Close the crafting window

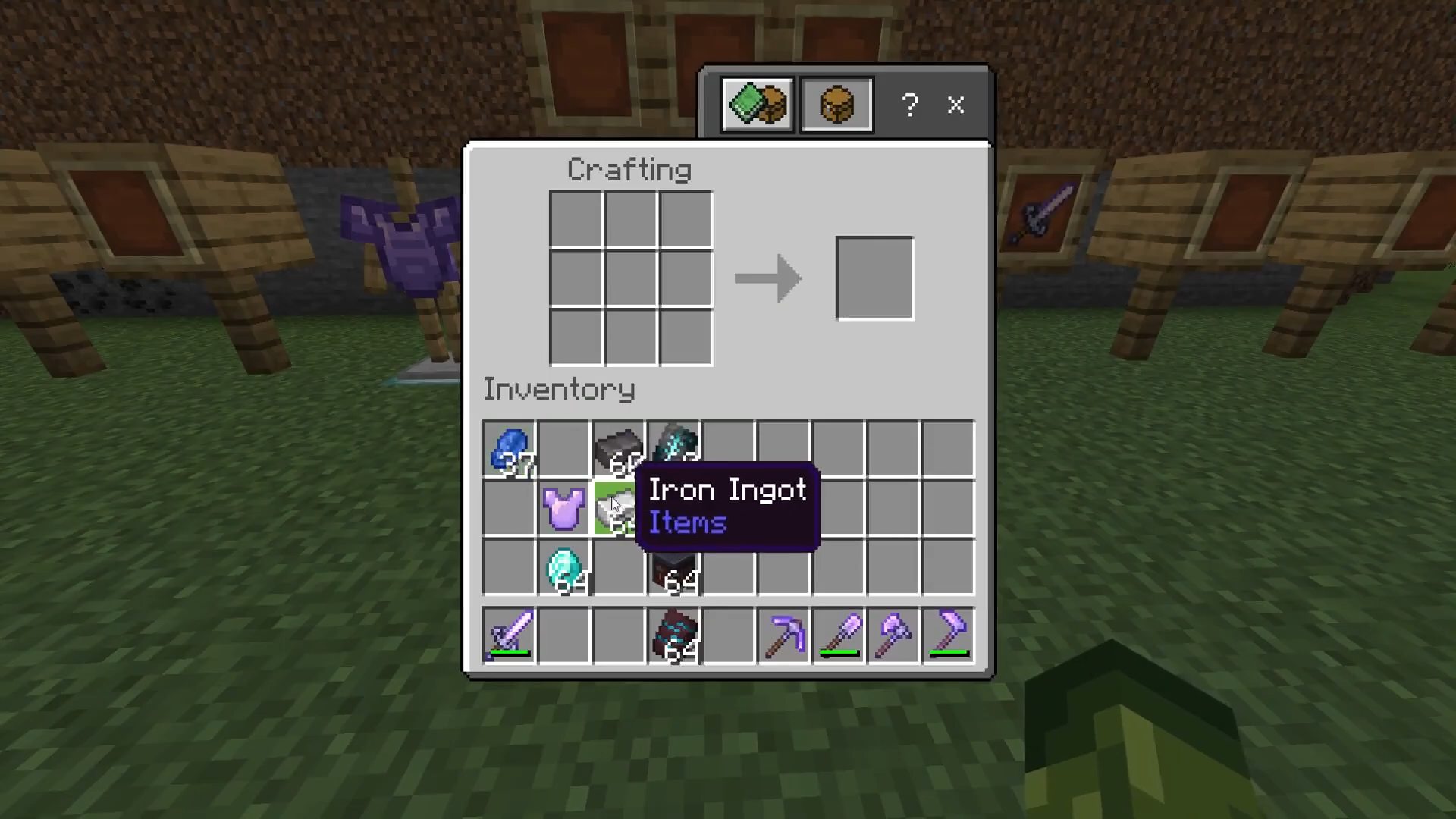coord(955,105)
